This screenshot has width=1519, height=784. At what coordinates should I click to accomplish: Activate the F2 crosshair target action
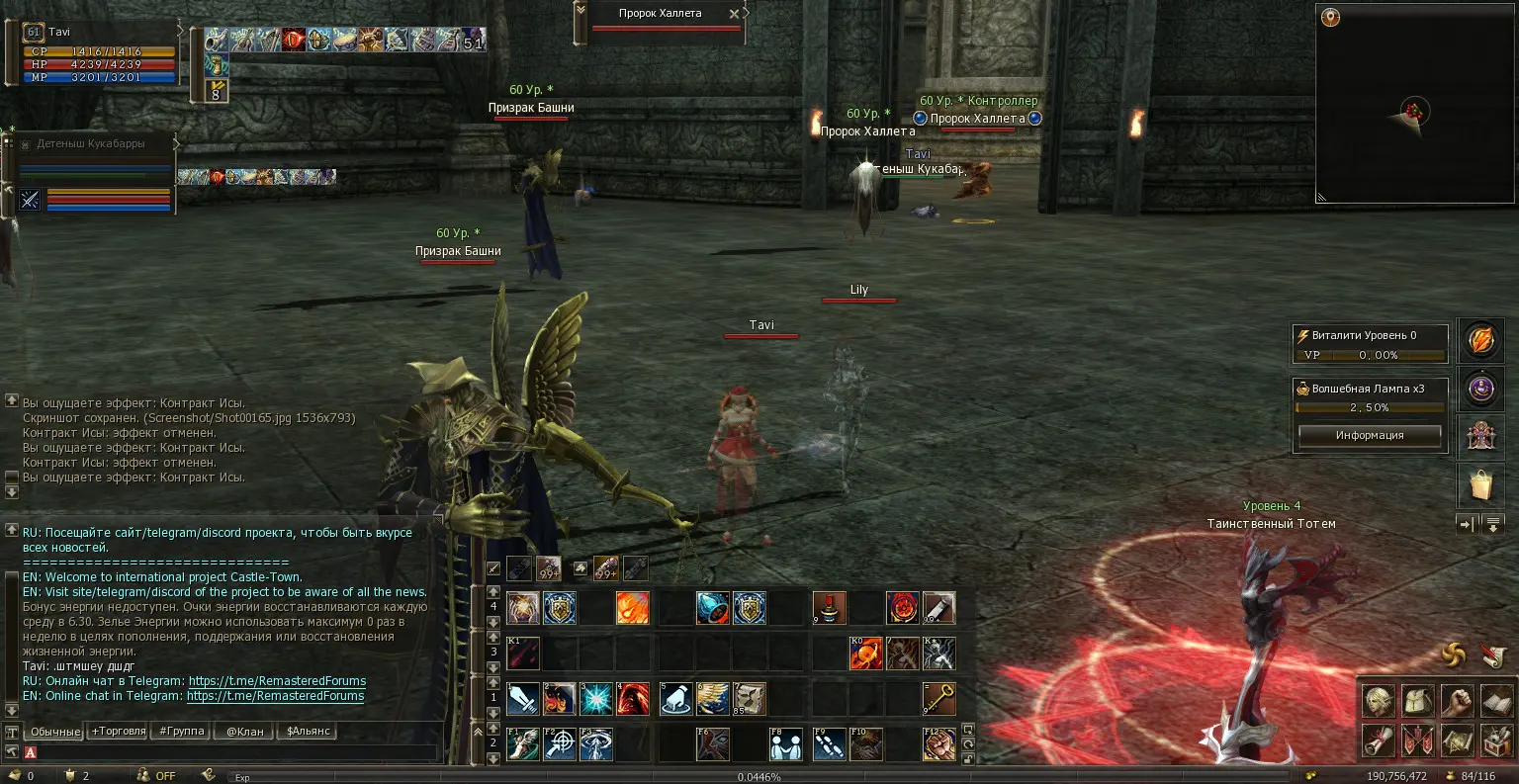tap(560, 744)
